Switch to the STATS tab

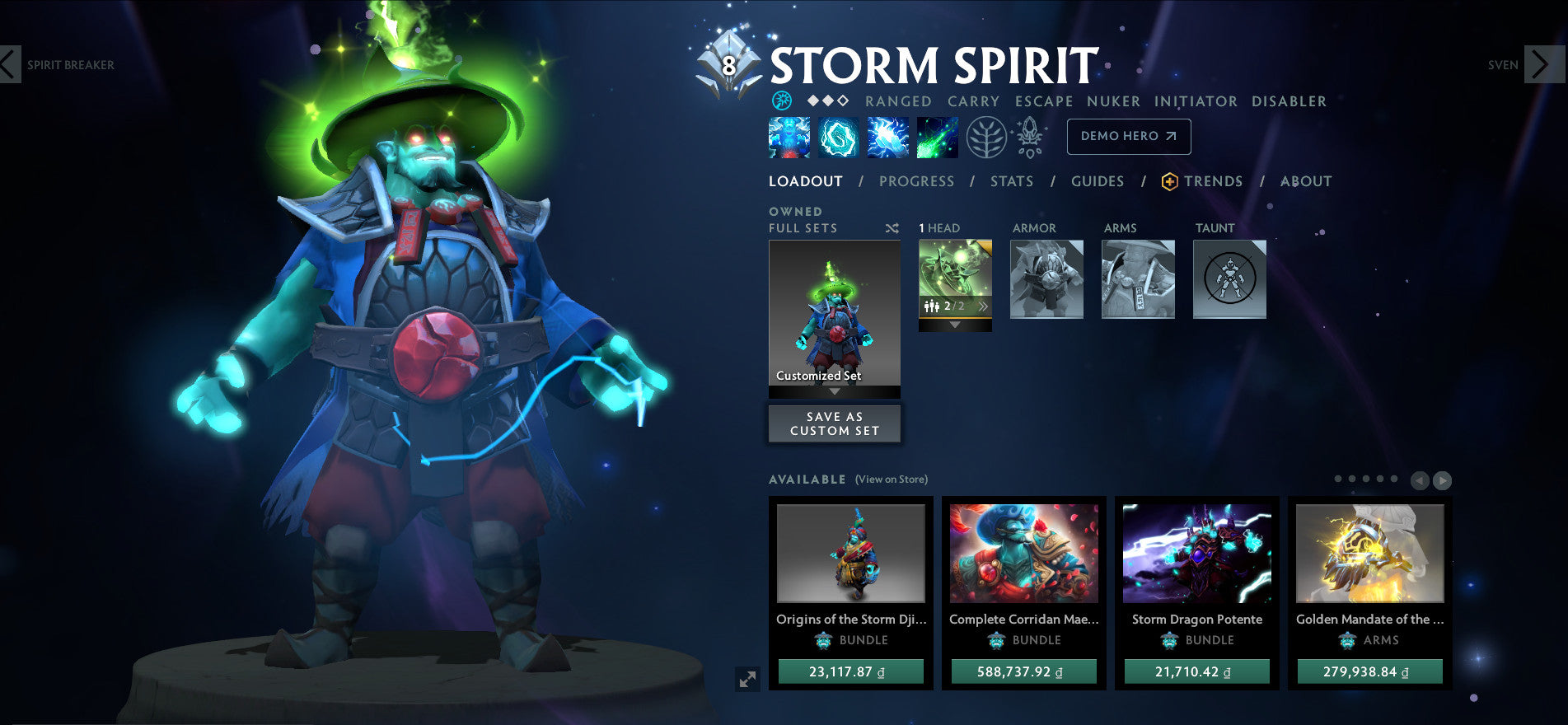1011,181
